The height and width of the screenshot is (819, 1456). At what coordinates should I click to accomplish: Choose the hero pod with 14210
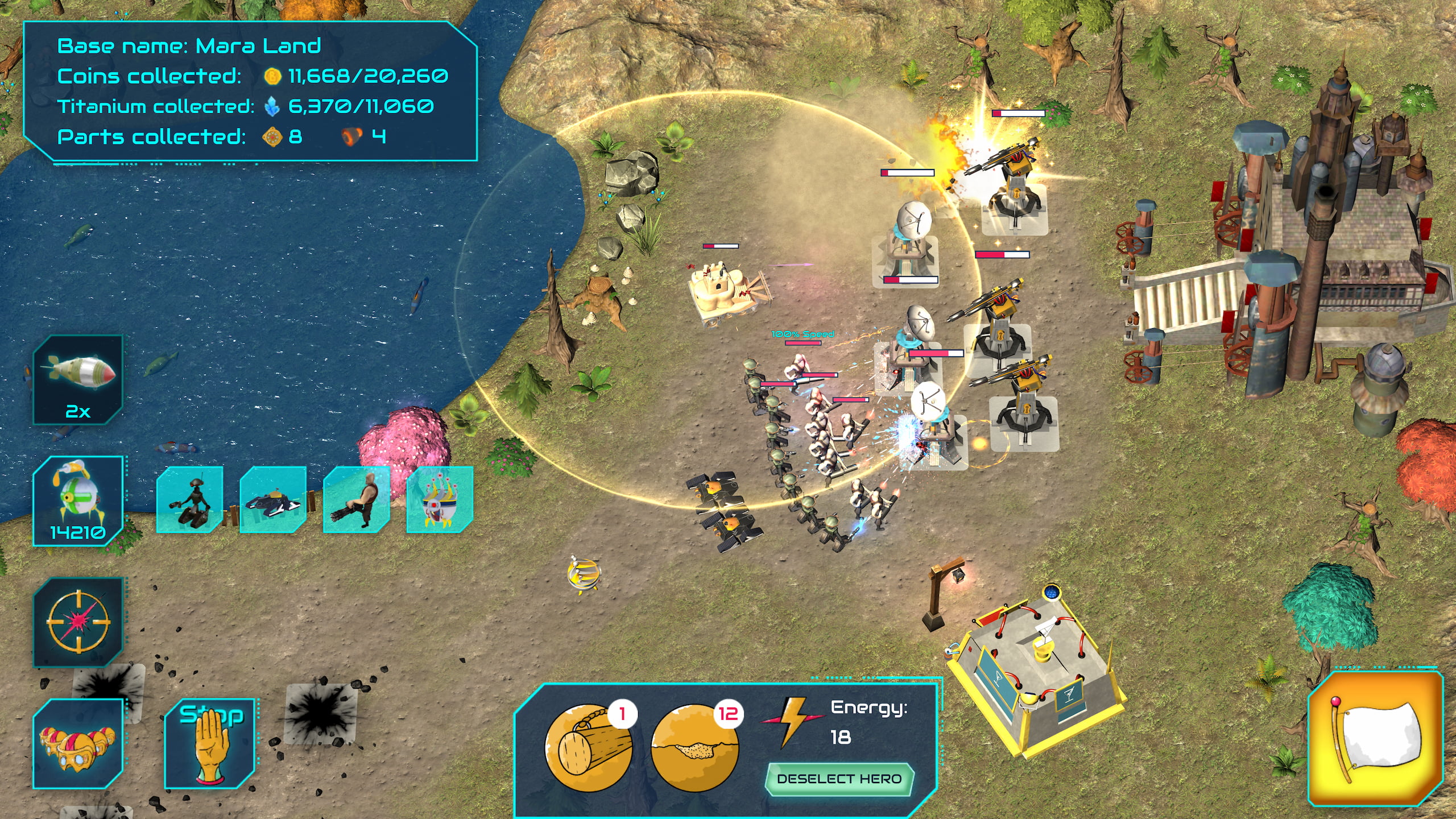(78, 500)
